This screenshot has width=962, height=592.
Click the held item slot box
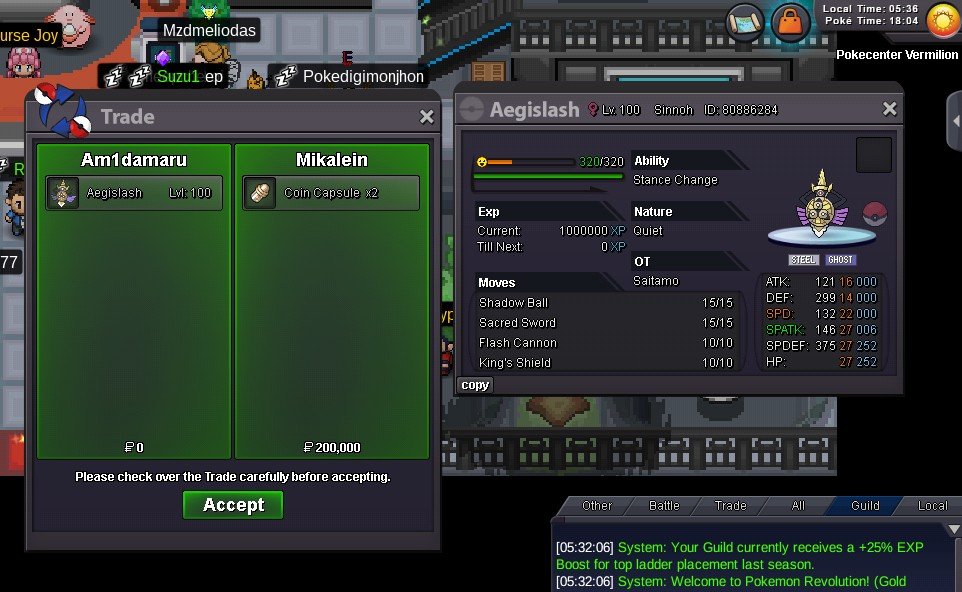click(x=873, y=155)
